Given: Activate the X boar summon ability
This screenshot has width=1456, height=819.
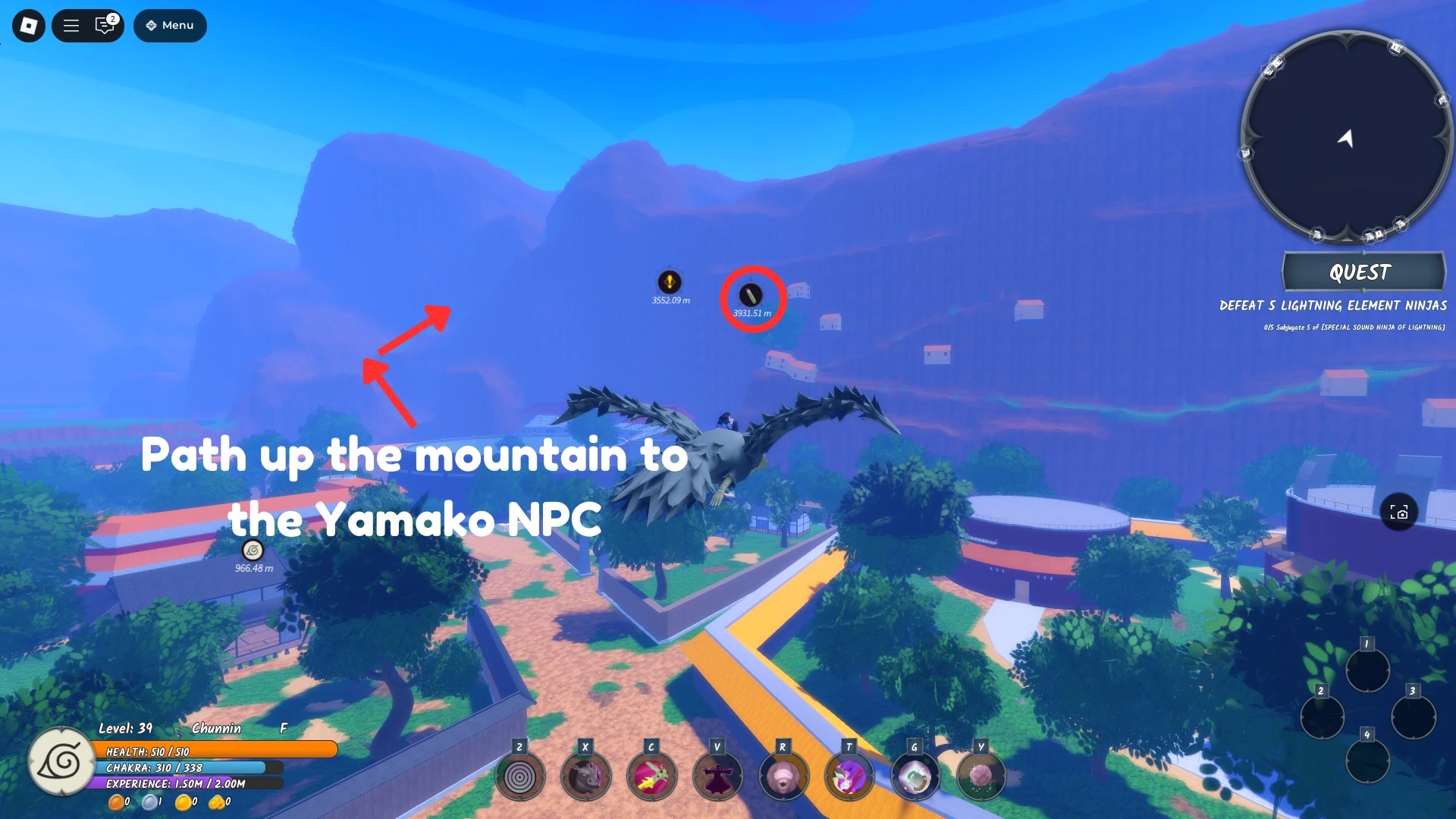Looking at the screenshot, I should tap(586, 775).
